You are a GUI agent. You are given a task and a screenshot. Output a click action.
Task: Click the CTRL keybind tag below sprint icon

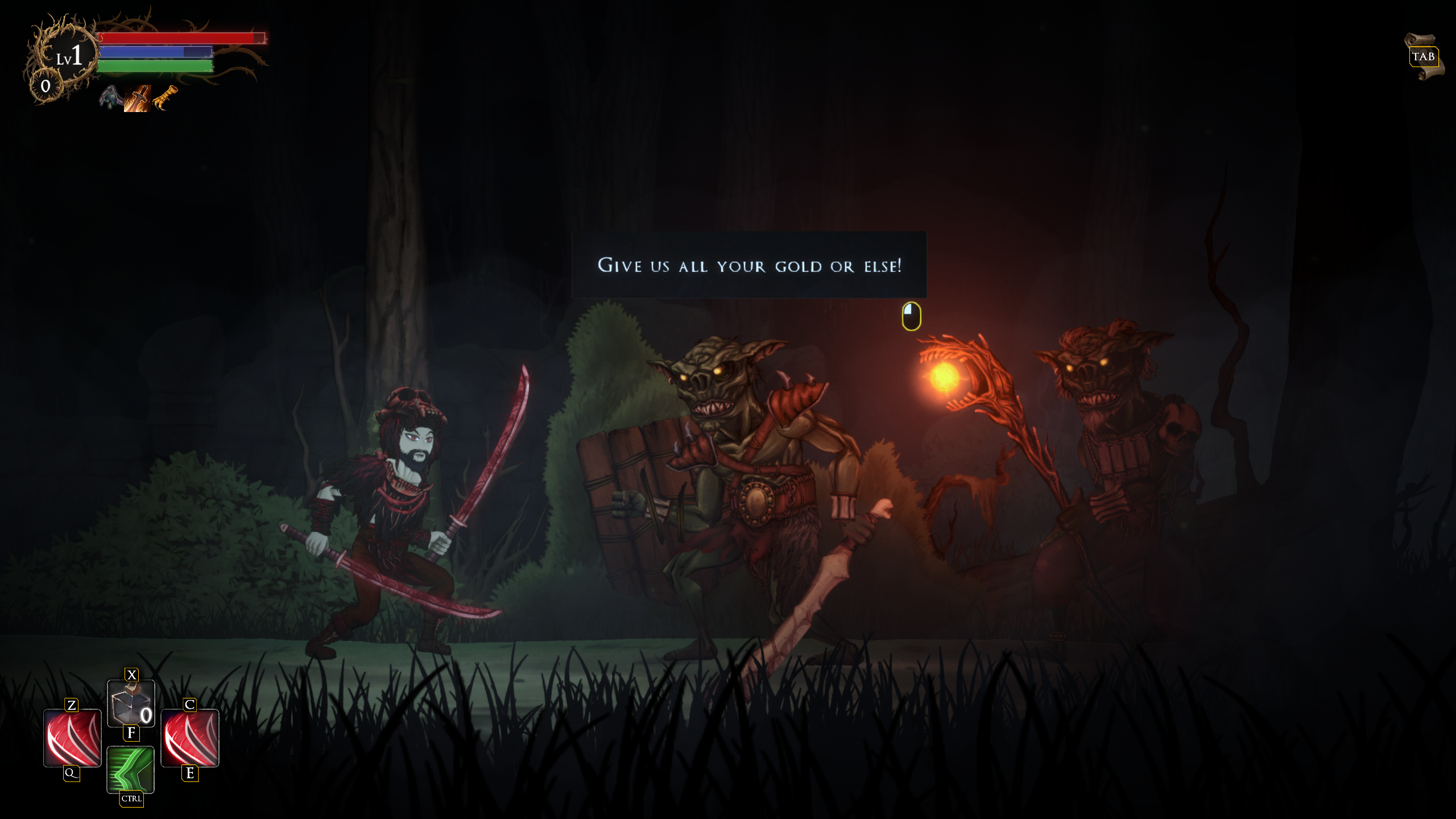[131, 799]
